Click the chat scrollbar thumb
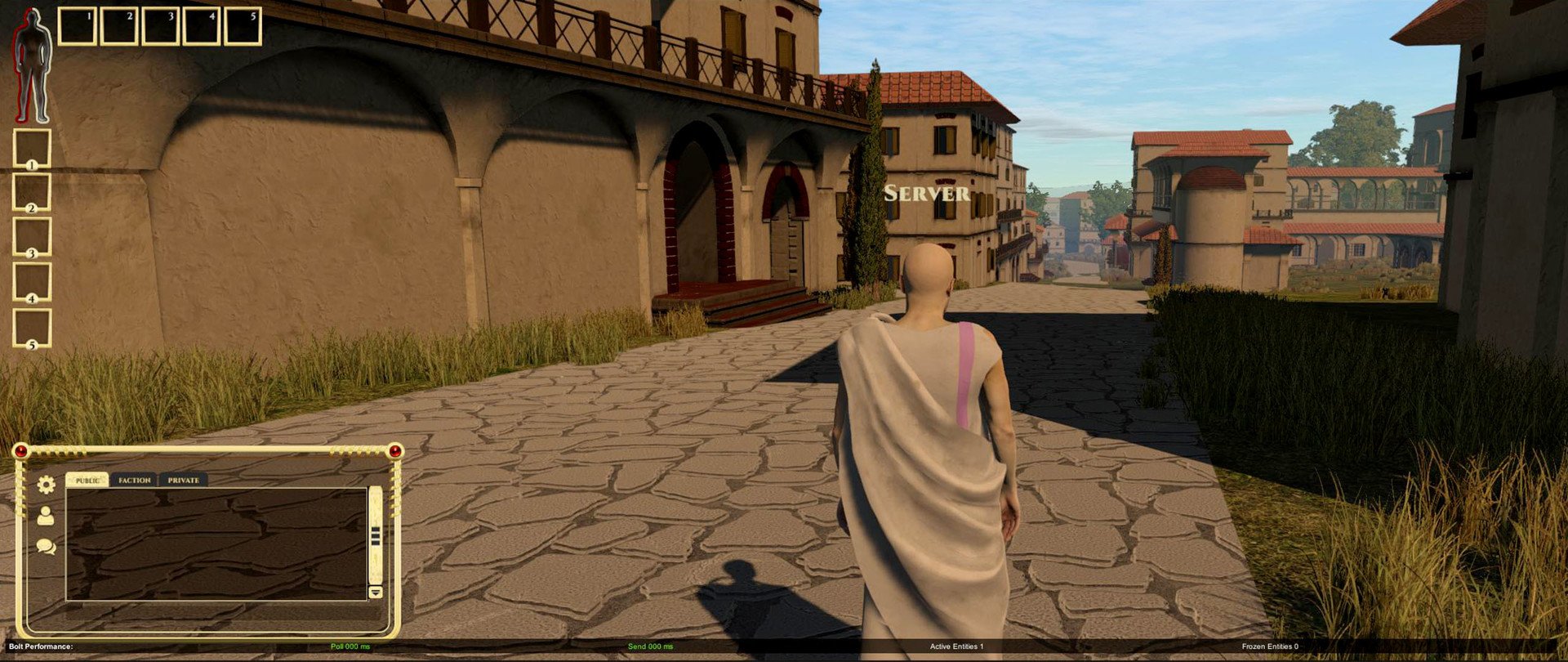Screen dimensions: 1568x662 (375, 537)
